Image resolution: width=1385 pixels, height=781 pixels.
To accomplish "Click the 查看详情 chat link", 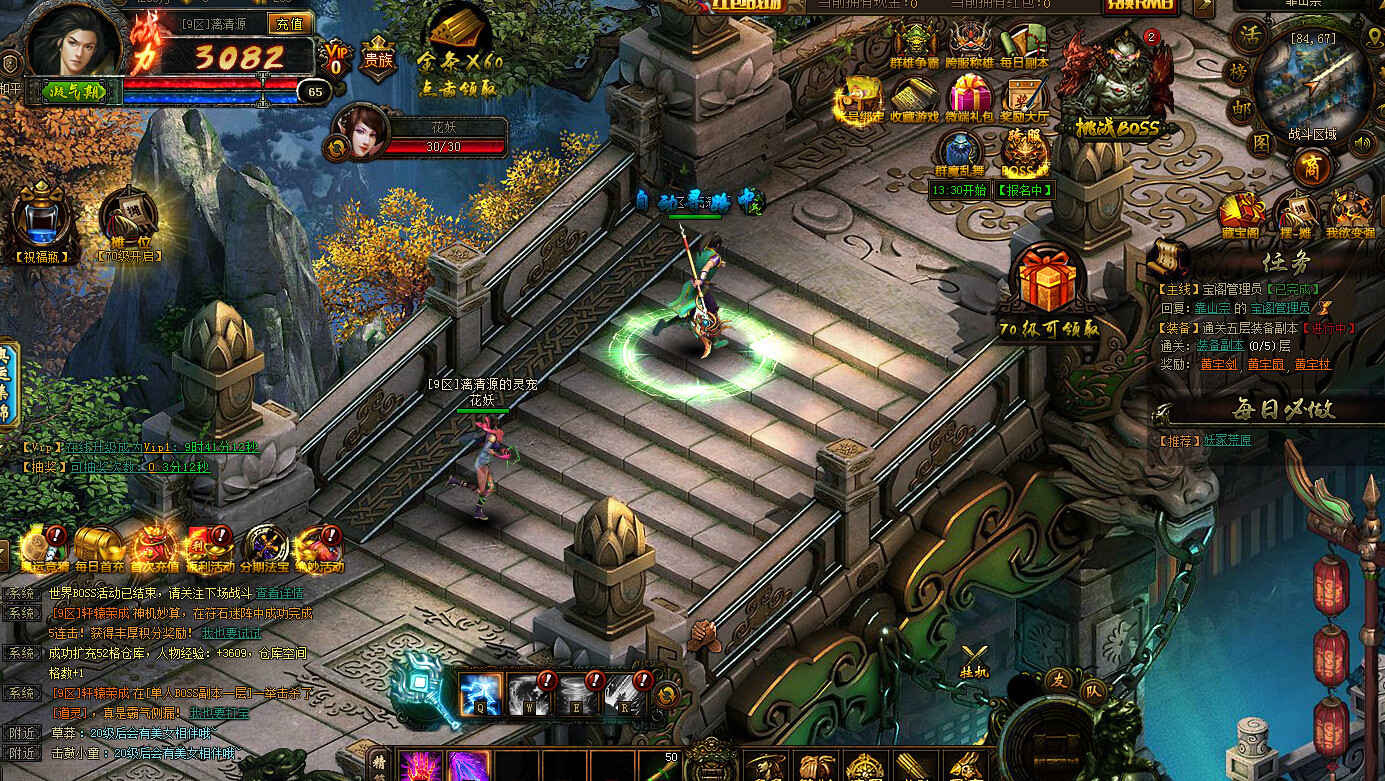I will pos(279,593).
